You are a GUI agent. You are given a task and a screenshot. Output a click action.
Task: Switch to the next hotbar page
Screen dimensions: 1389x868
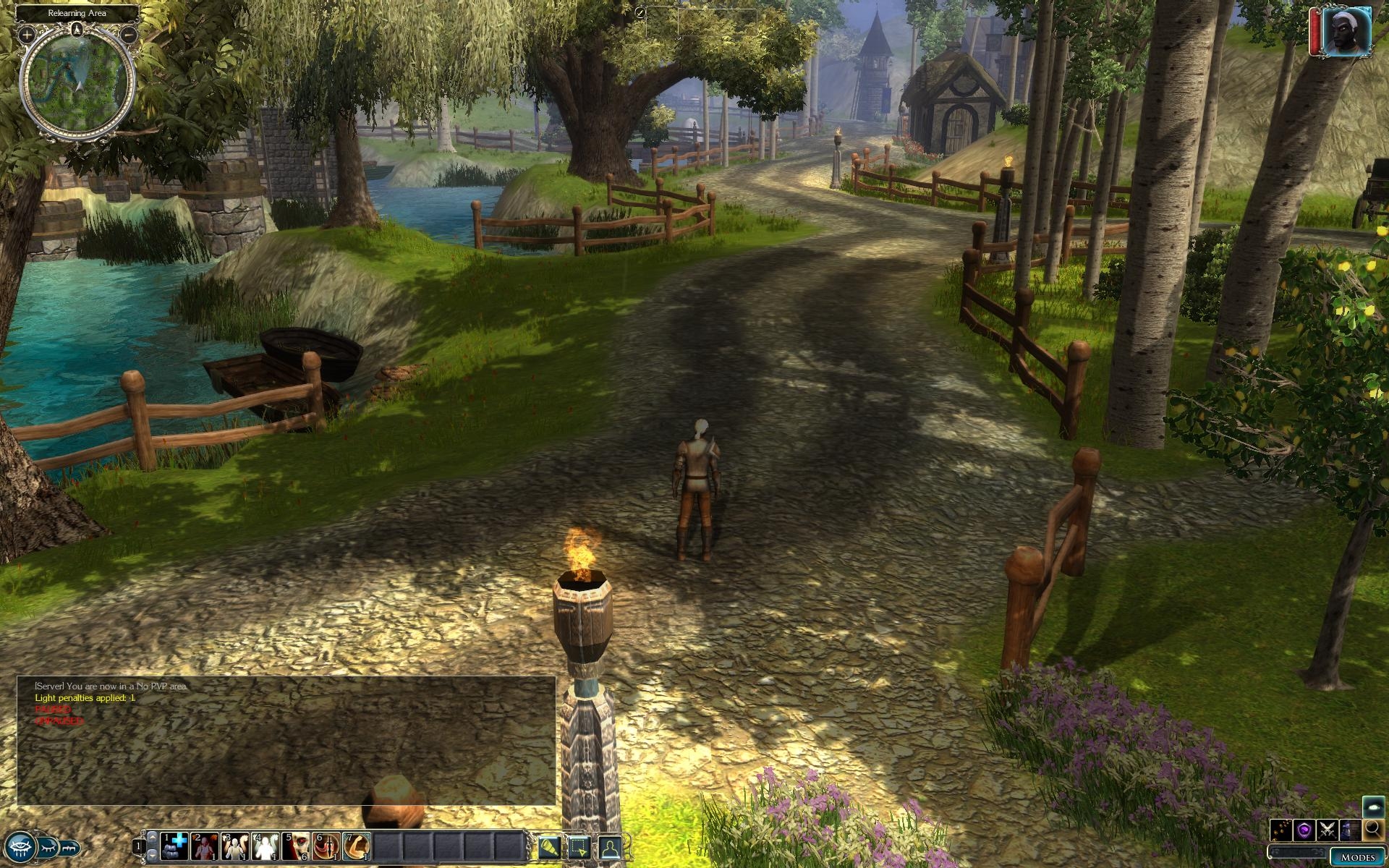click(152, 855)
